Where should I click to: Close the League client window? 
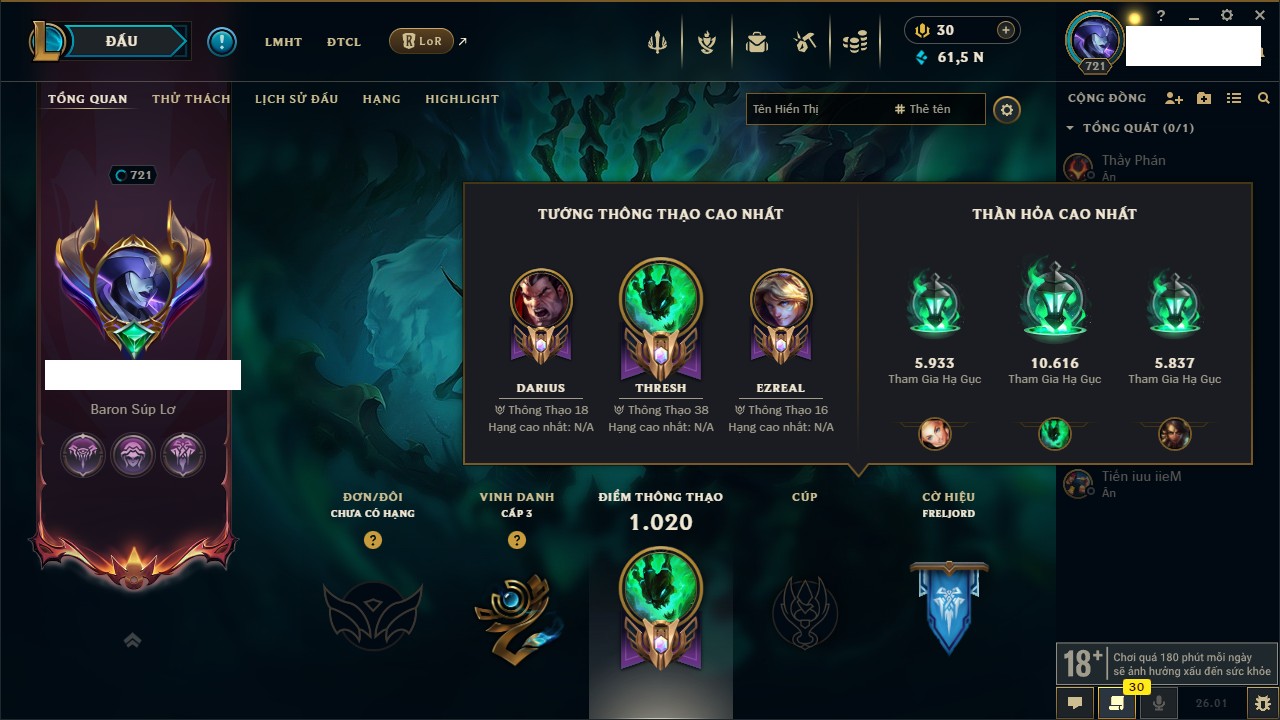click(x=1260, y=16)
